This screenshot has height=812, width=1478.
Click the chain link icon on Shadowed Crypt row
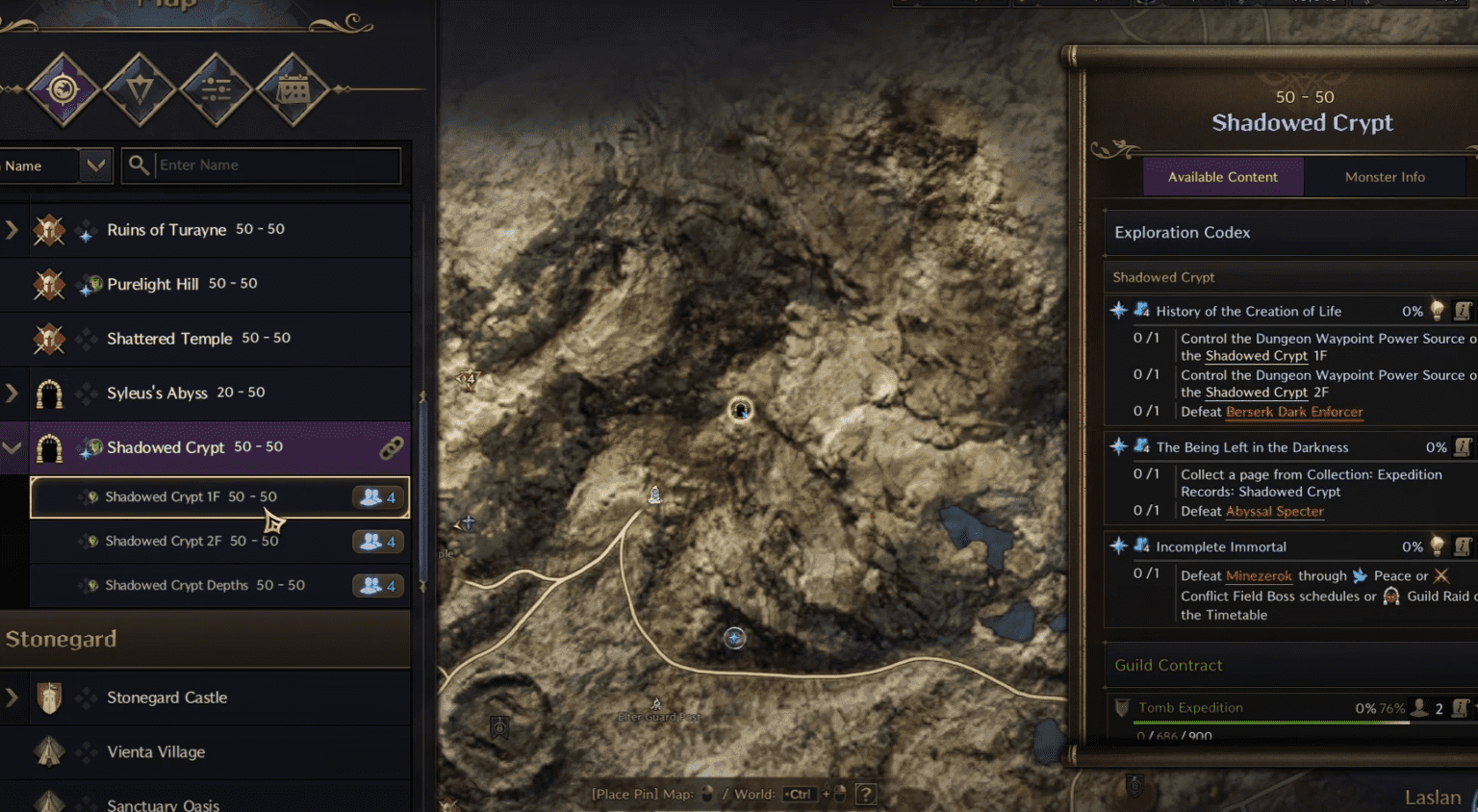[x=391, y=447]
